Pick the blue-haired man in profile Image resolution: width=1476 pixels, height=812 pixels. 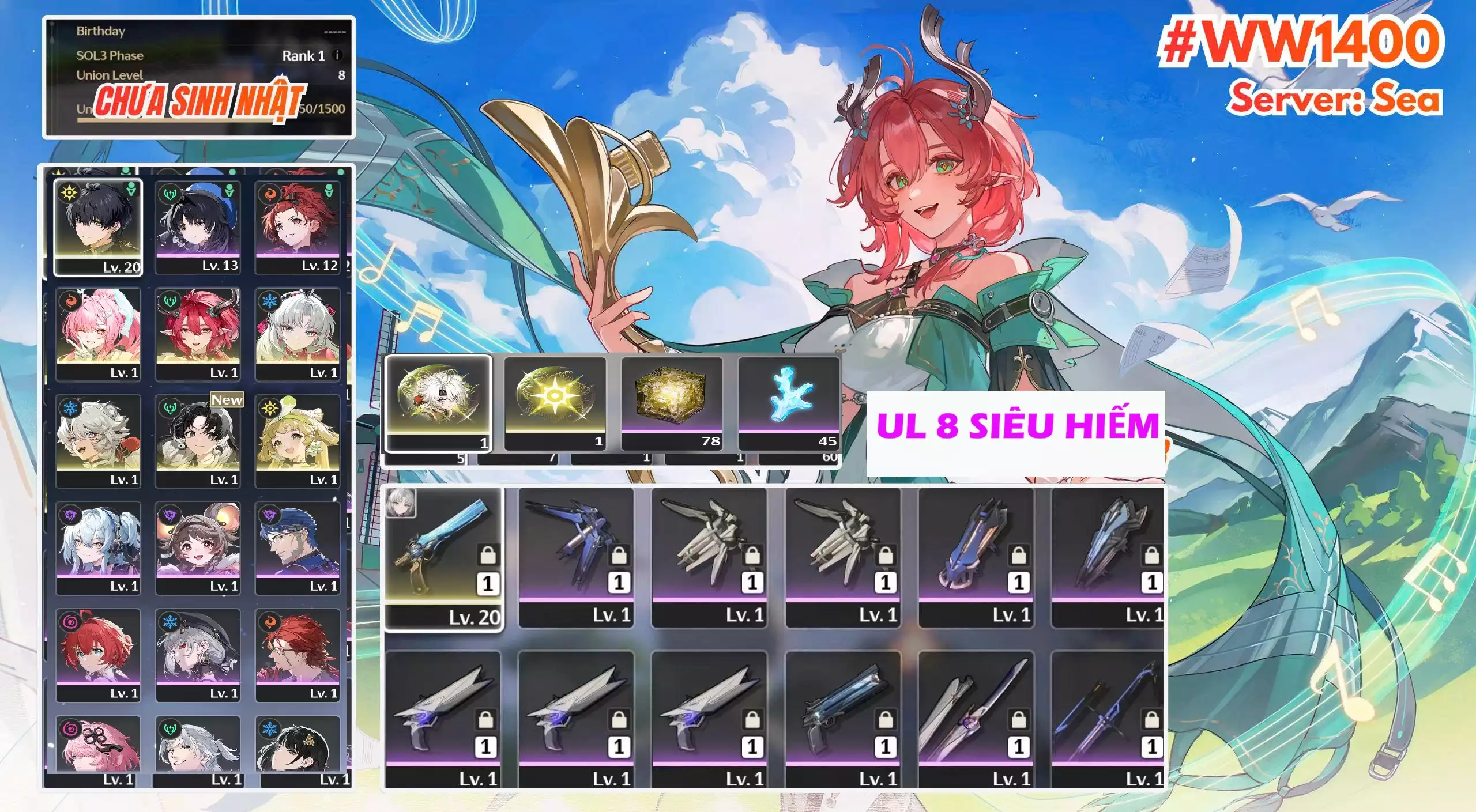pyautogui.click(x=298, y=547)
